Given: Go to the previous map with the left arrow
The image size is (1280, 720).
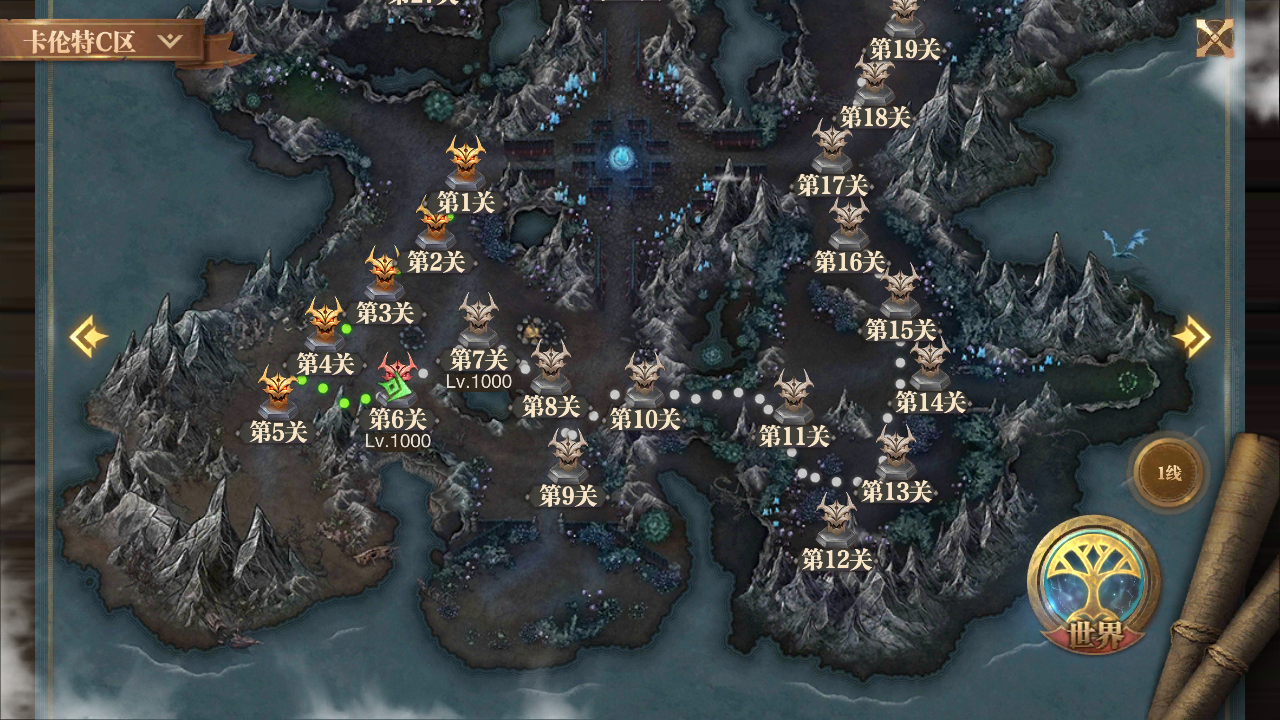Looking at the screenshot, I should (88, 337).
